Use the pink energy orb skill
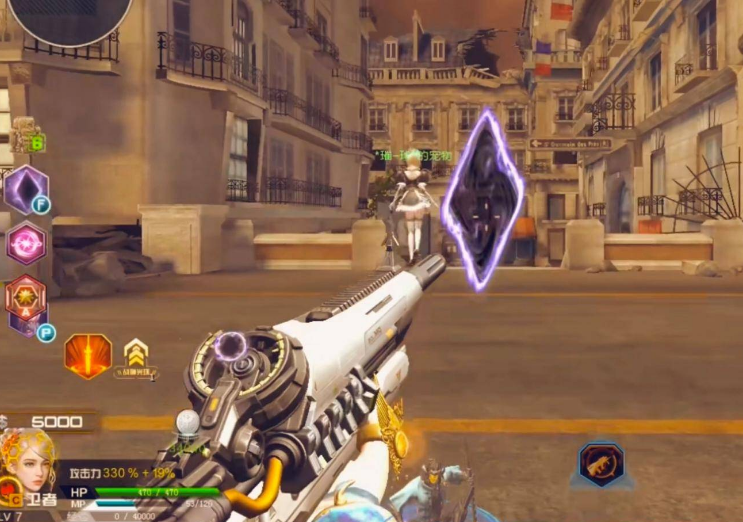The width and height of the screenshot is (743, 522). (x=26, y=243)
